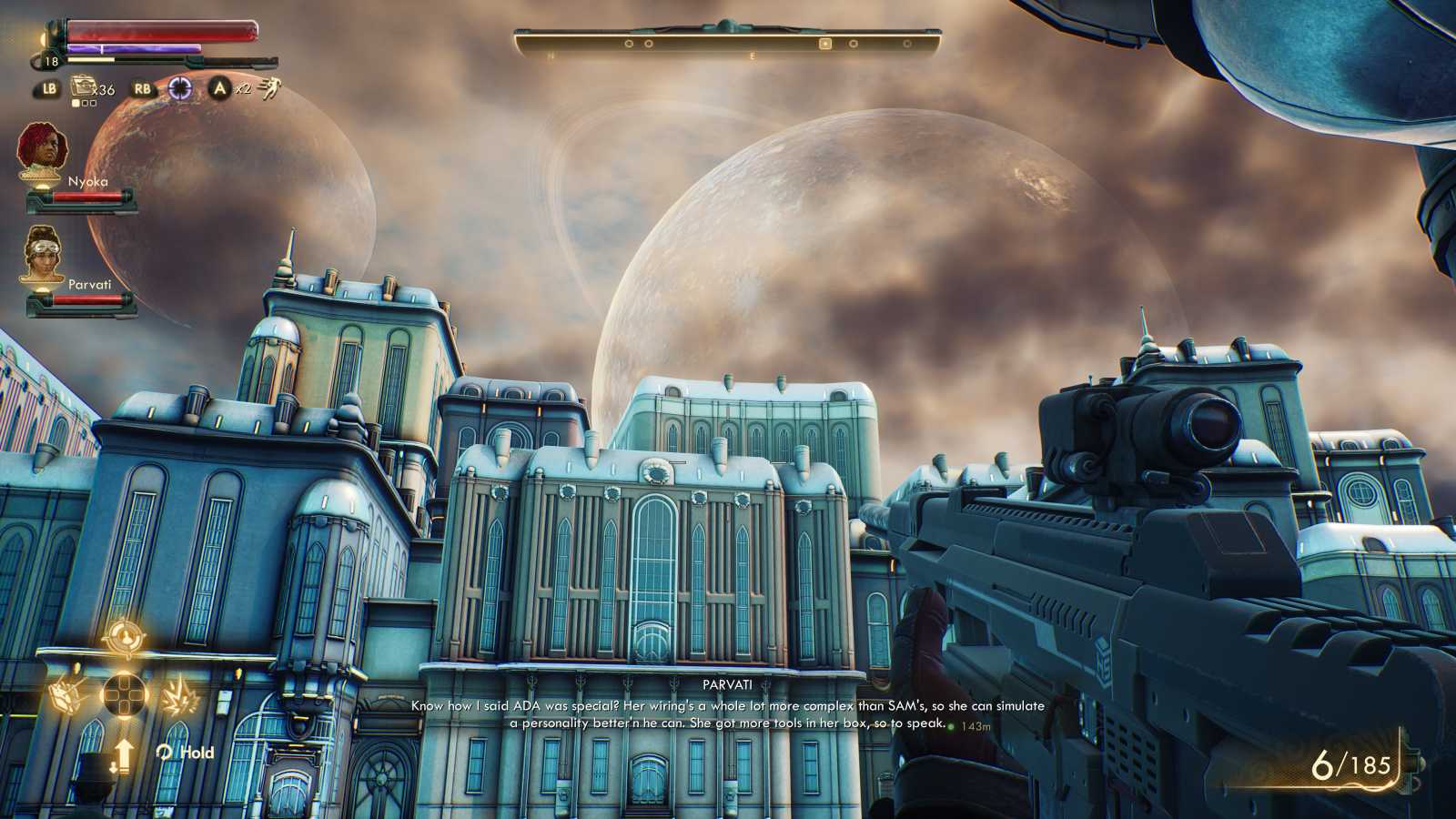Click the yellow XP progress bar
Image resolution: width=1456 pixels, height=819 pixels.
pos(91,59)
